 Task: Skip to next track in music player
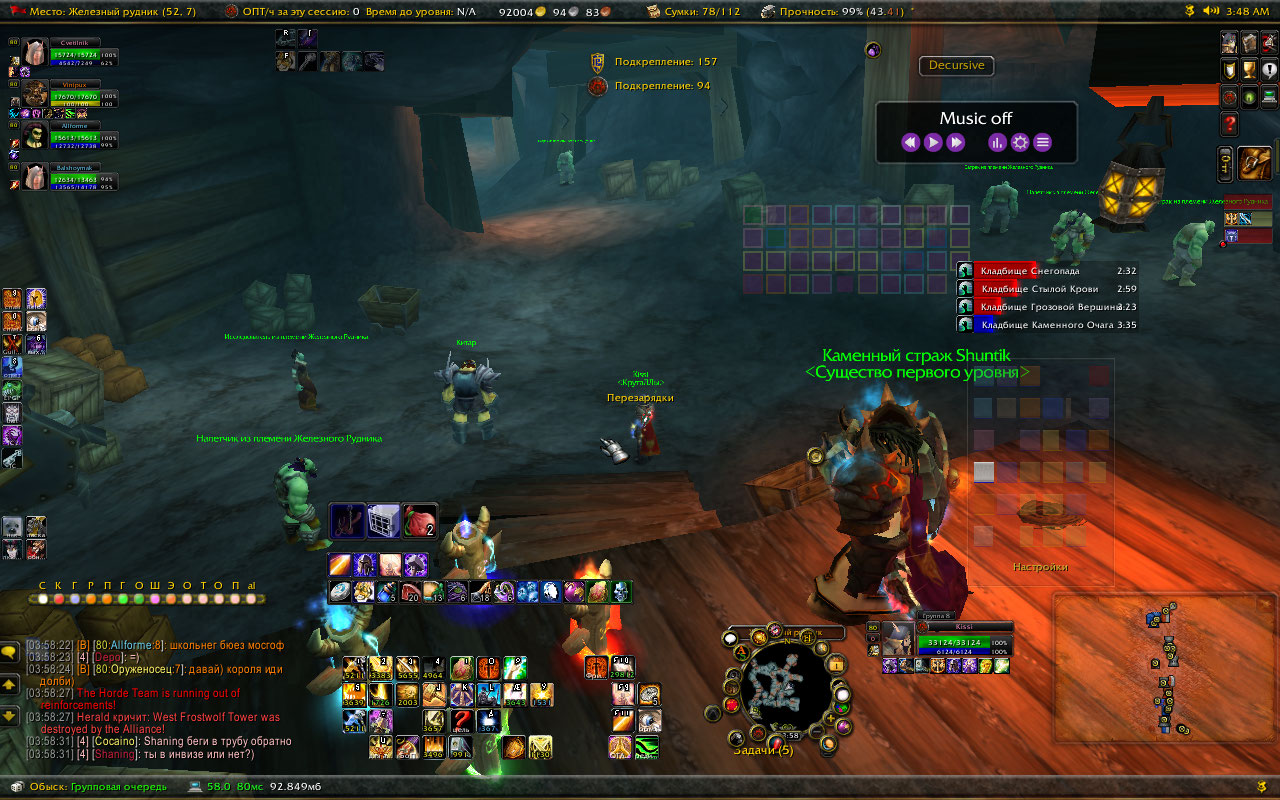point(956,142)
